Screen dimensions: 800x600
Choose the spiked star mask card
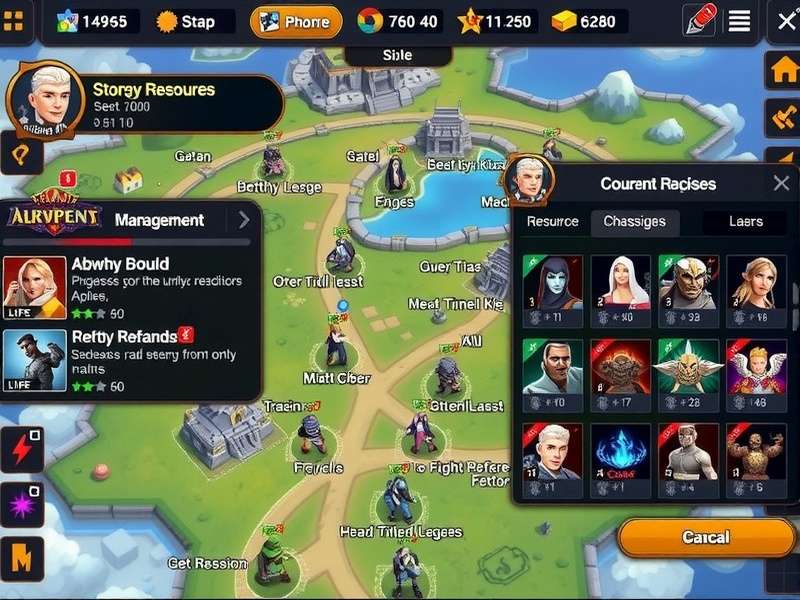click(x=688, y=373)
